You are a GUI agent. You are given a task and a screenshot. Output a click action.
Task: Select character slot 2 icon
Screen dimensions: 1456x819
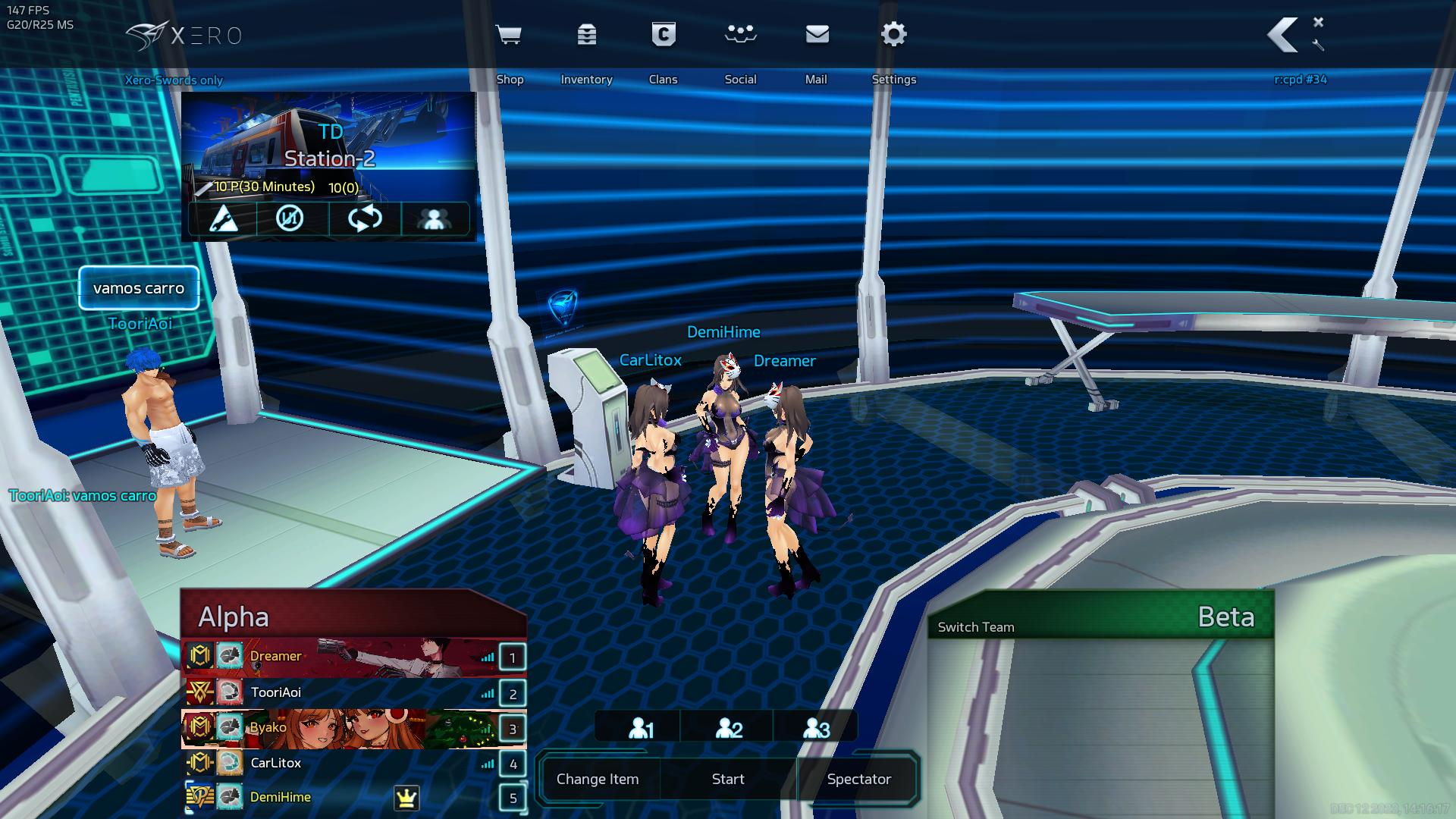point(729,728)
